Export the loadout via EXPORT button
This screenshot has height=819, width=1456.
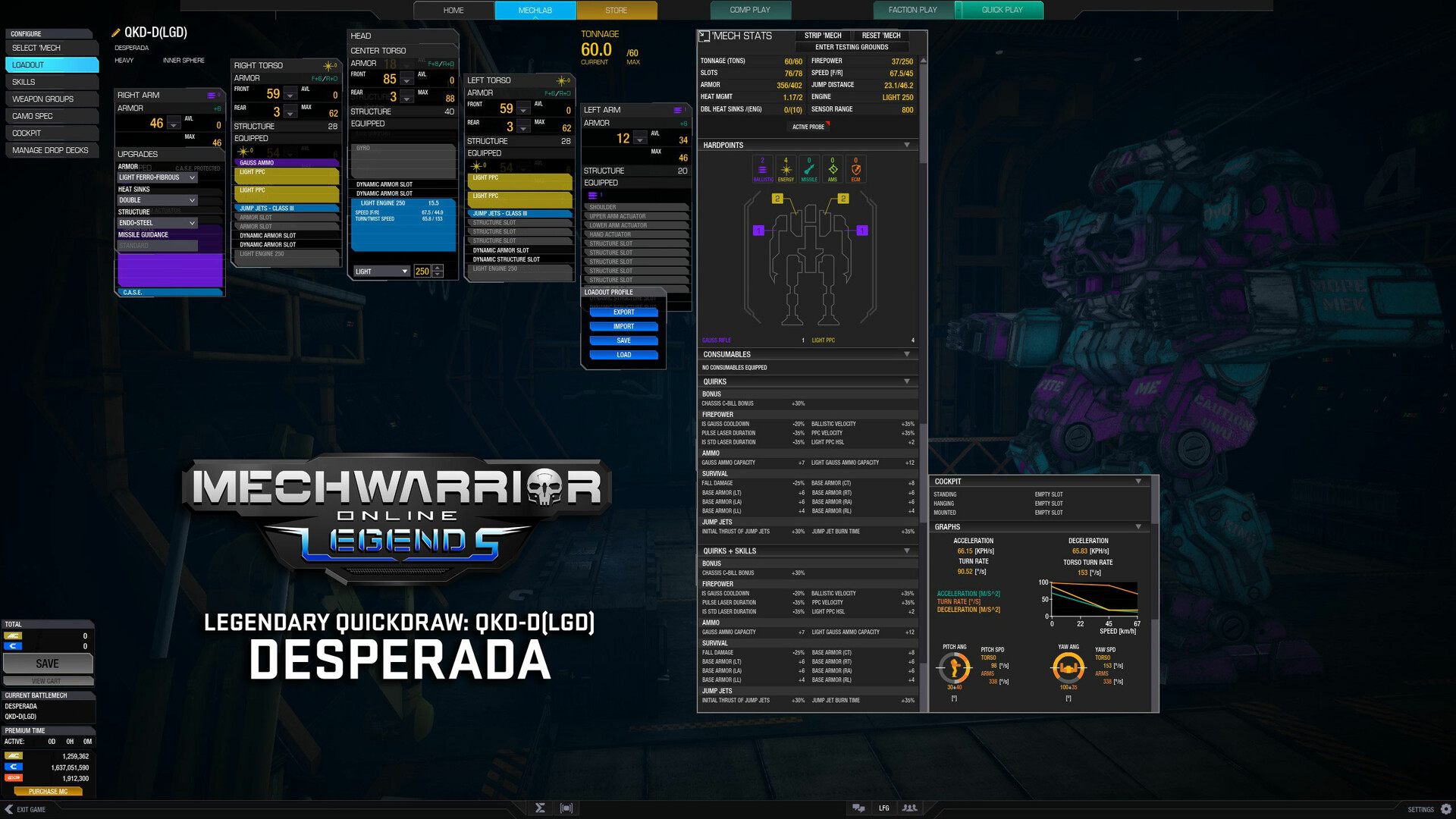623,312
